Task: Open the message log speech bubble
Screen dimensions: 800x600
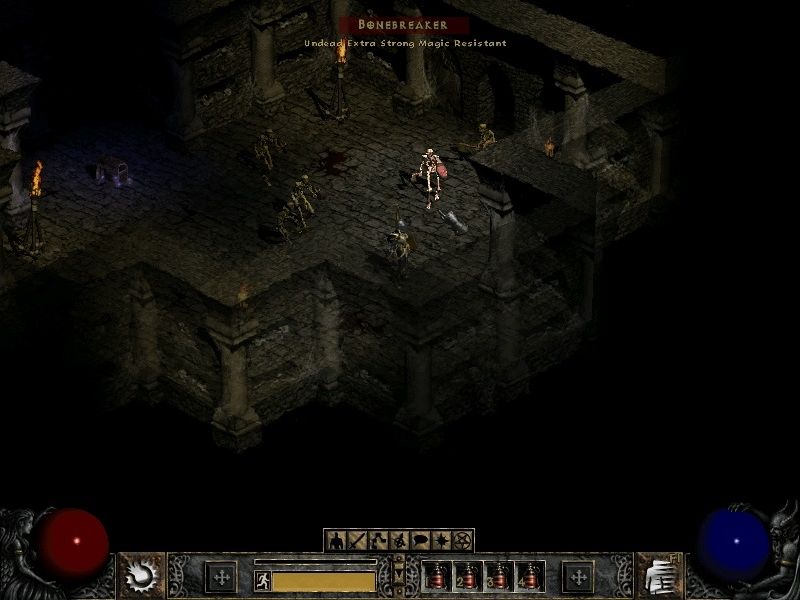Action: [x=420, y=541]
